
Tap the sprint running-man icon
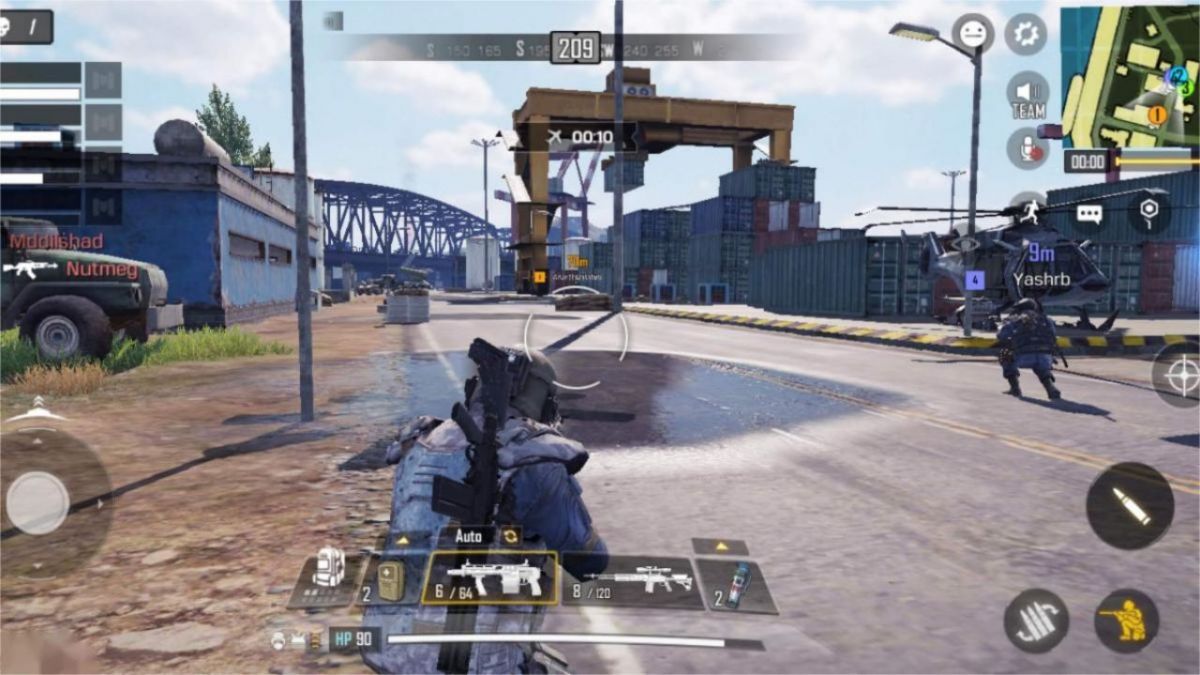point(1027,206)
